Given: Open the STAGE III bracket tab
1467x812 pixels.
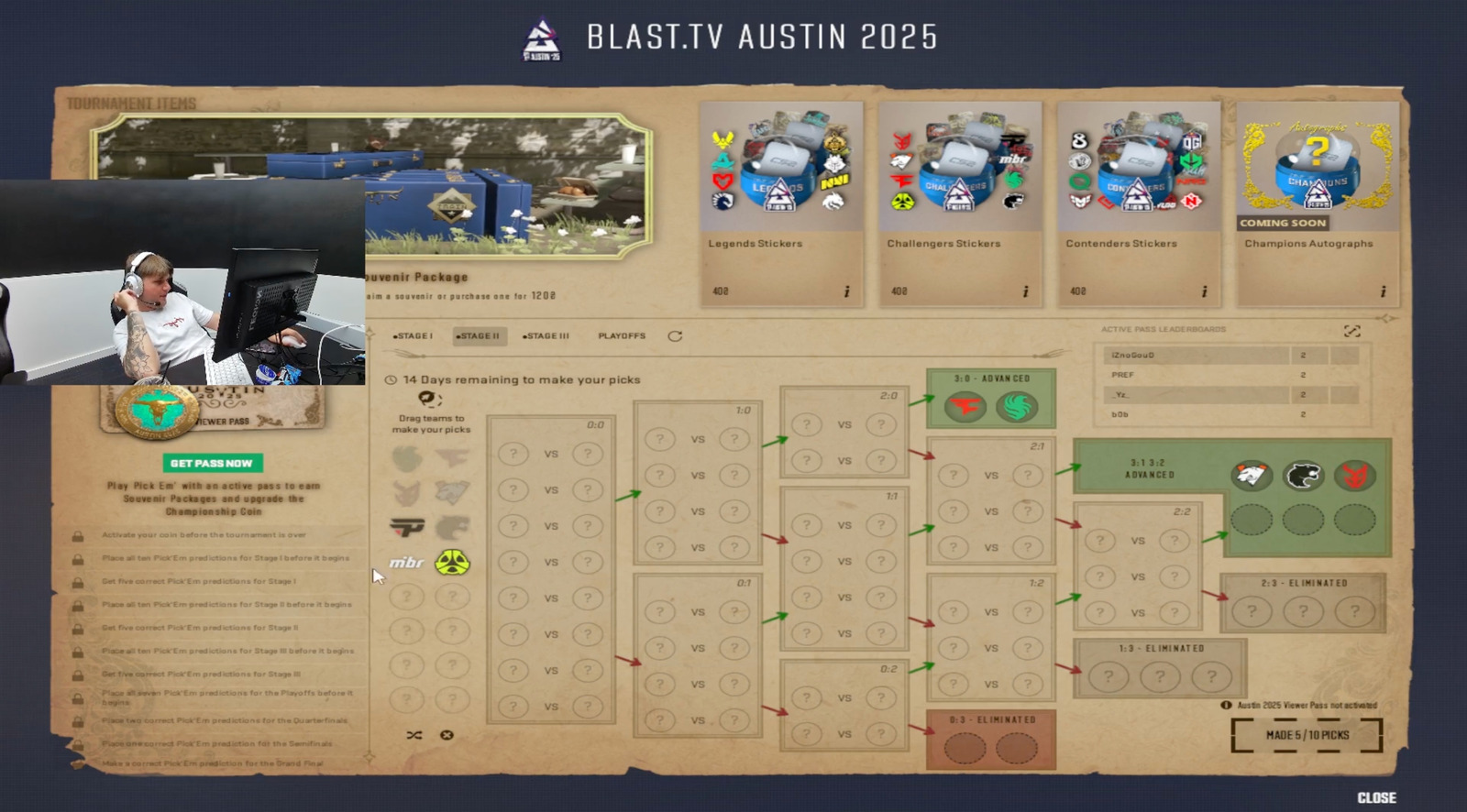Looking at the screenshot, I should coord(547,336).
